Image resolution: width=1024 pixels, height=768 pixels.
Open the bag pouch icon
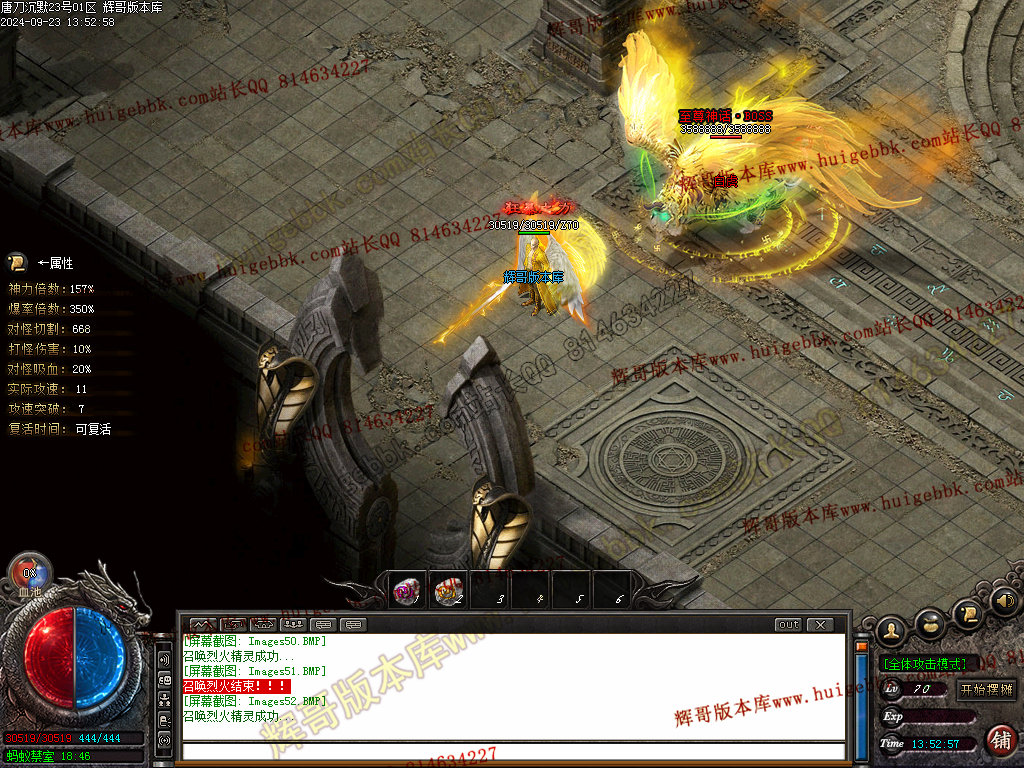[x=930, y=624]
